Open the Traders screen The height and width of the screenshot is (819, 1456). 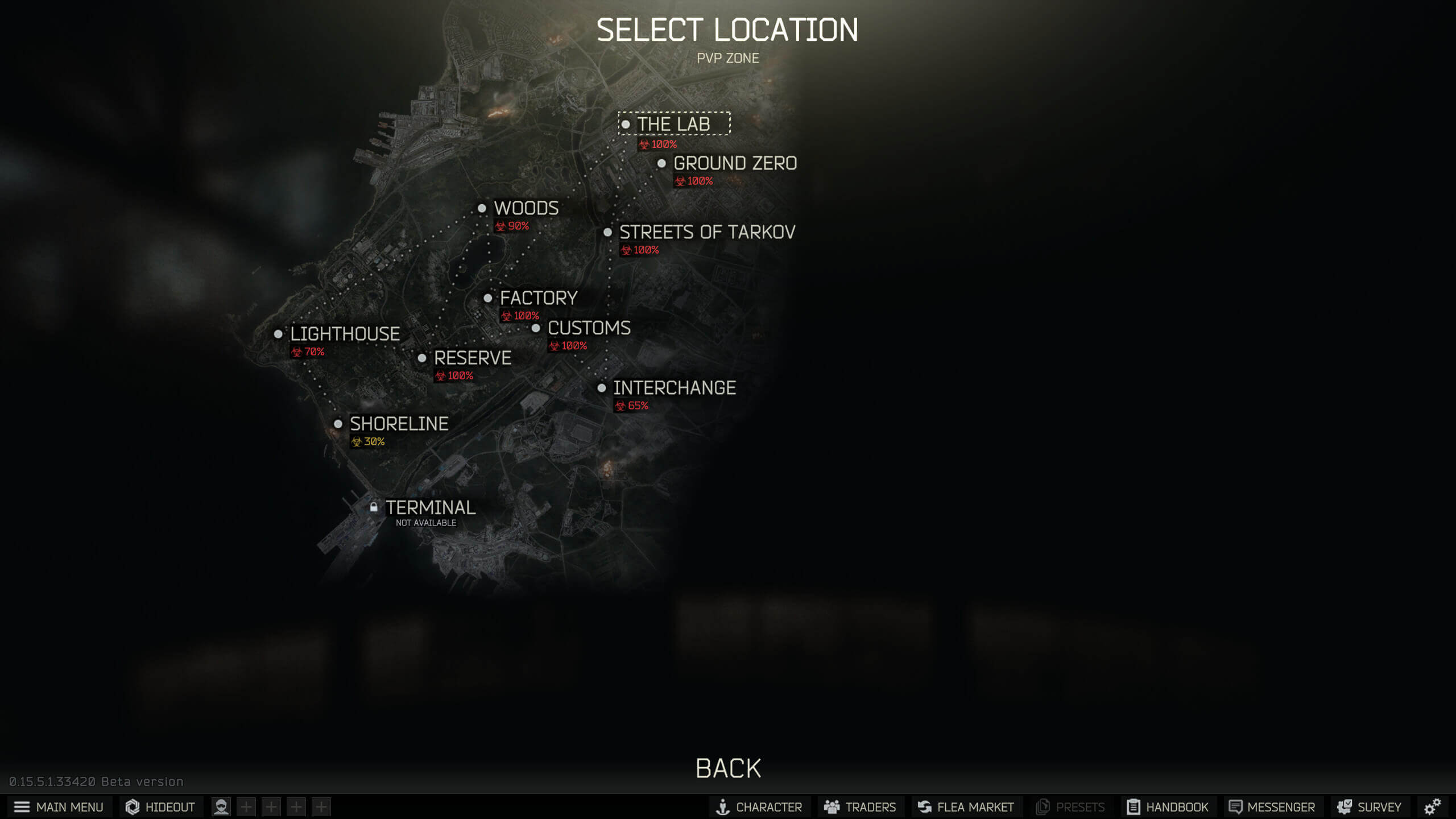[x=860, y=807]
